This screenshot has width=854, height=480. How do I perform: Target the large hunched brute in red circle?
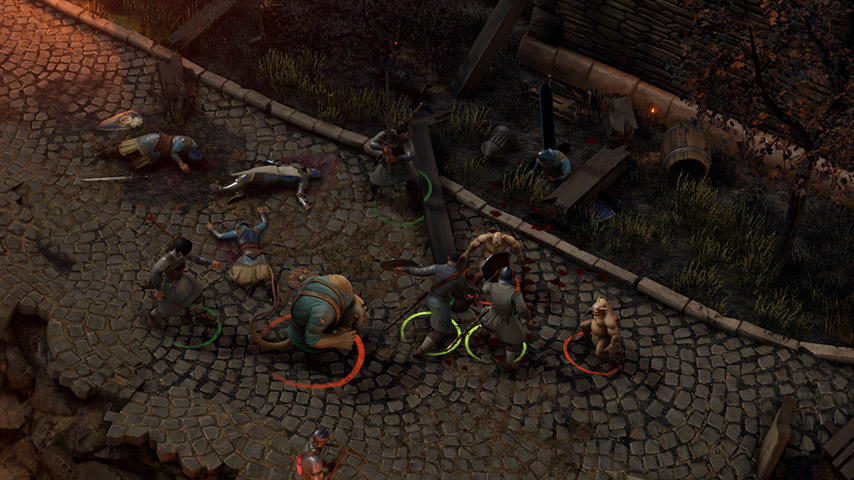tap(322, 312)
